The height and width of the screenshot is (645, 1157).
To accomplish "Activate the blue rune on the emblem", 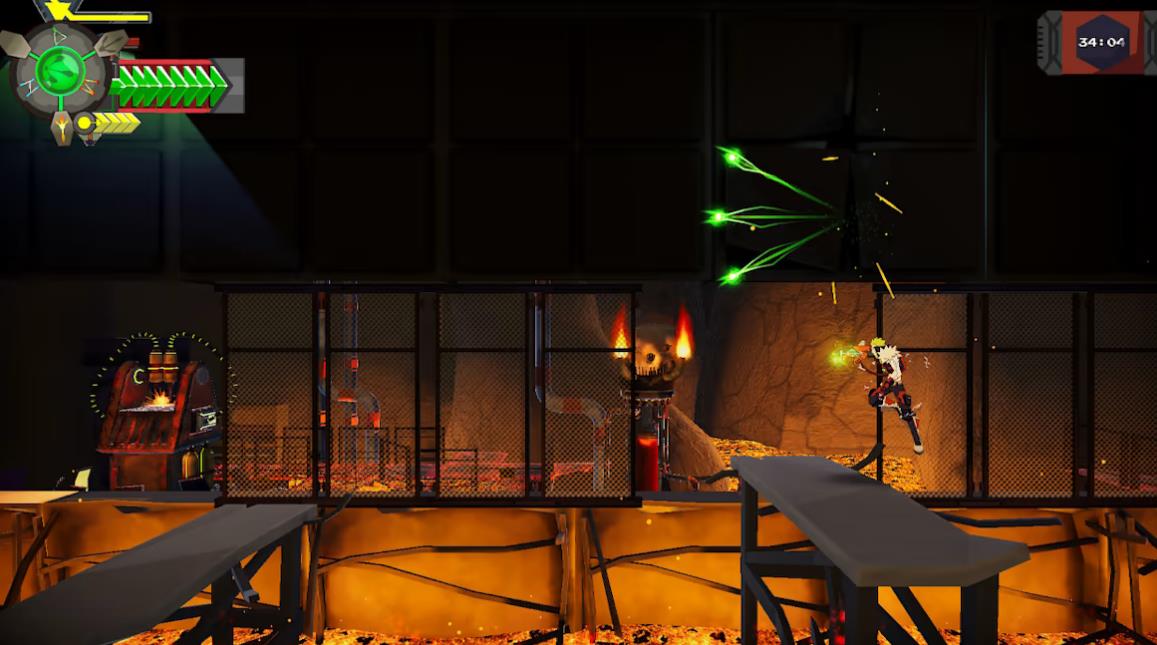I will [27, 88].
